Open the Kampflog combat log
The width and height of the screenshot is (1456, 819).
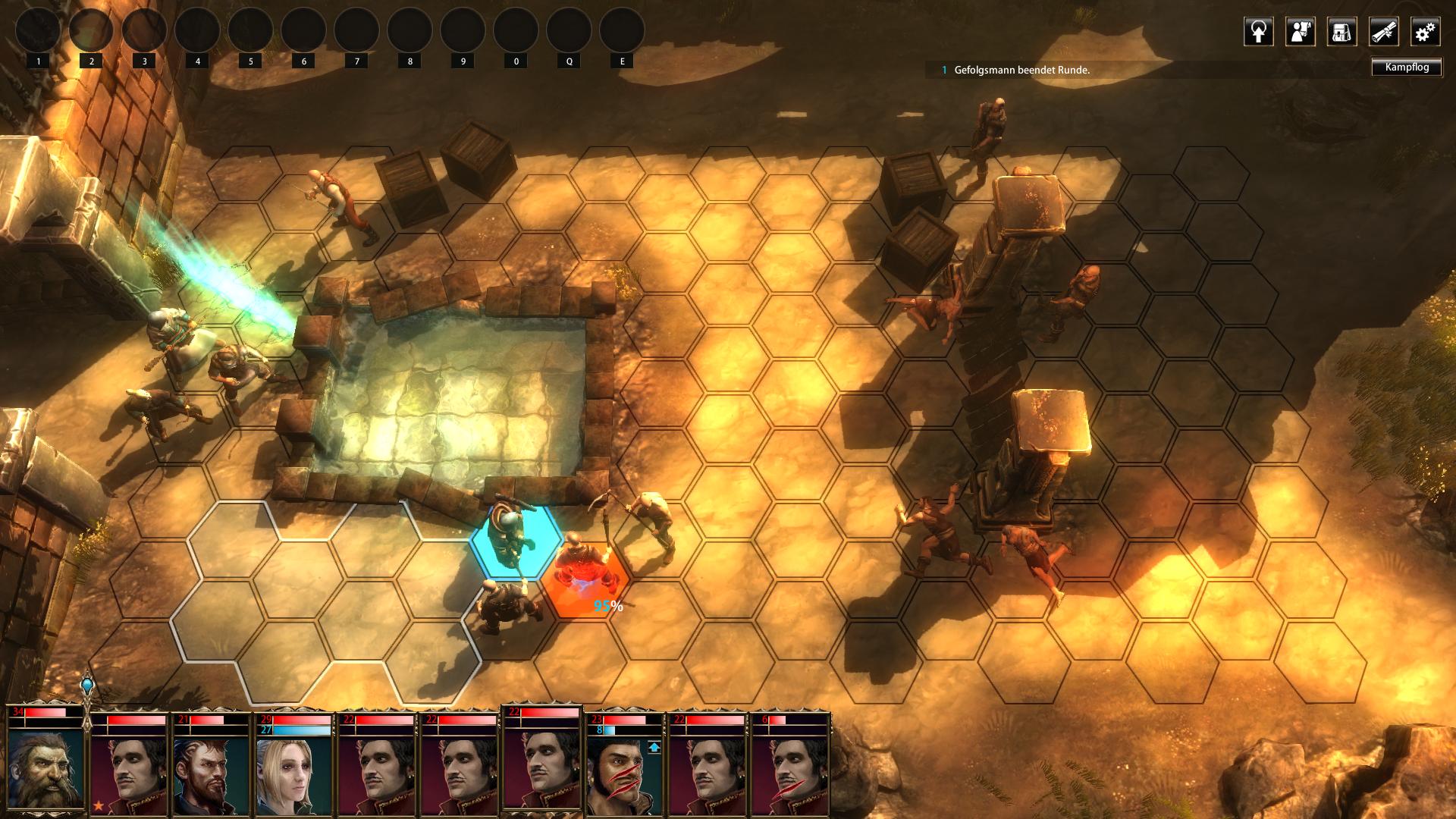1407,67
